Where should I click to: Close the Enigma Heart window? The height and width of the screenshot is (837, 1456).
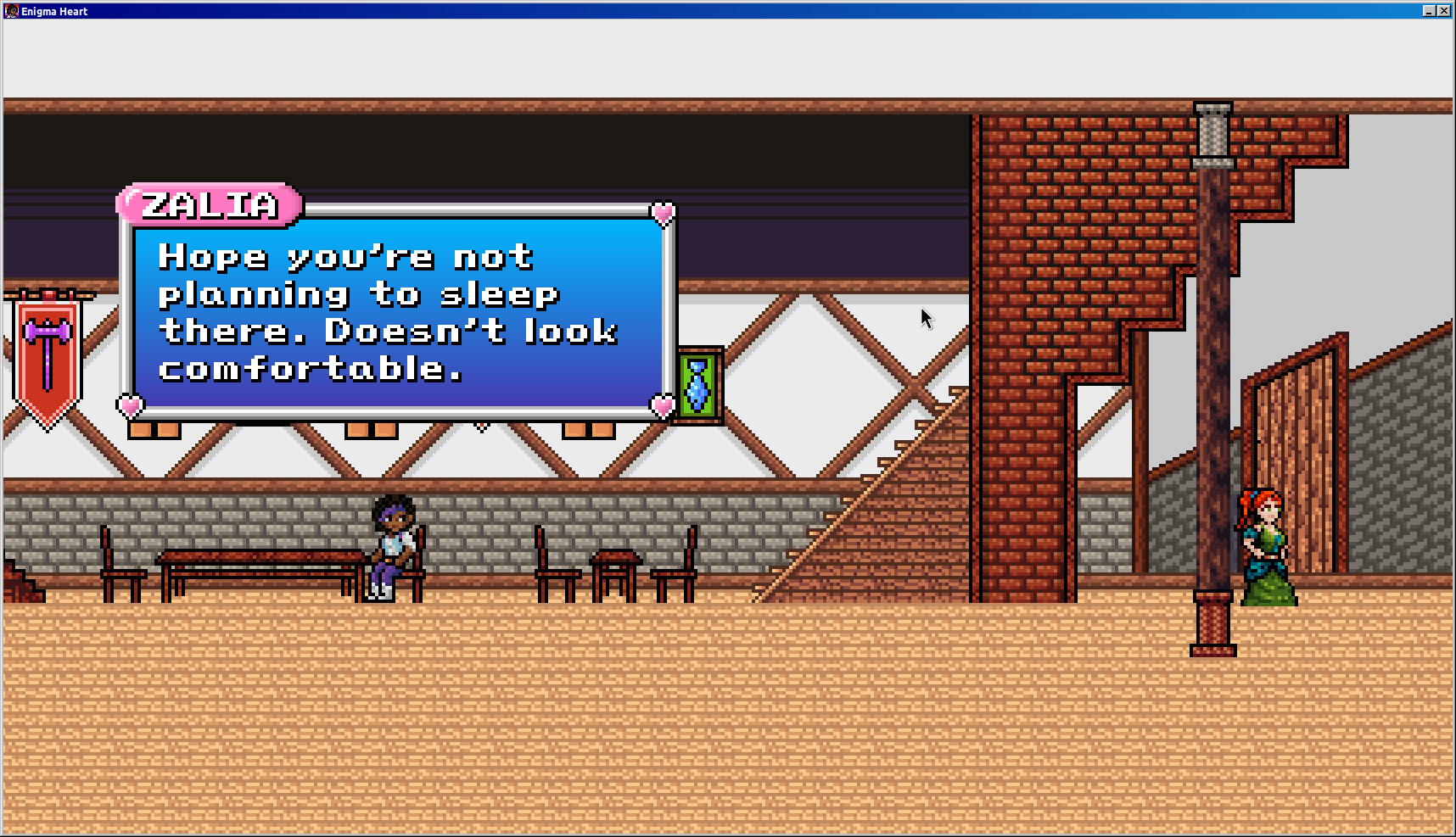[x=1443, y=11]
